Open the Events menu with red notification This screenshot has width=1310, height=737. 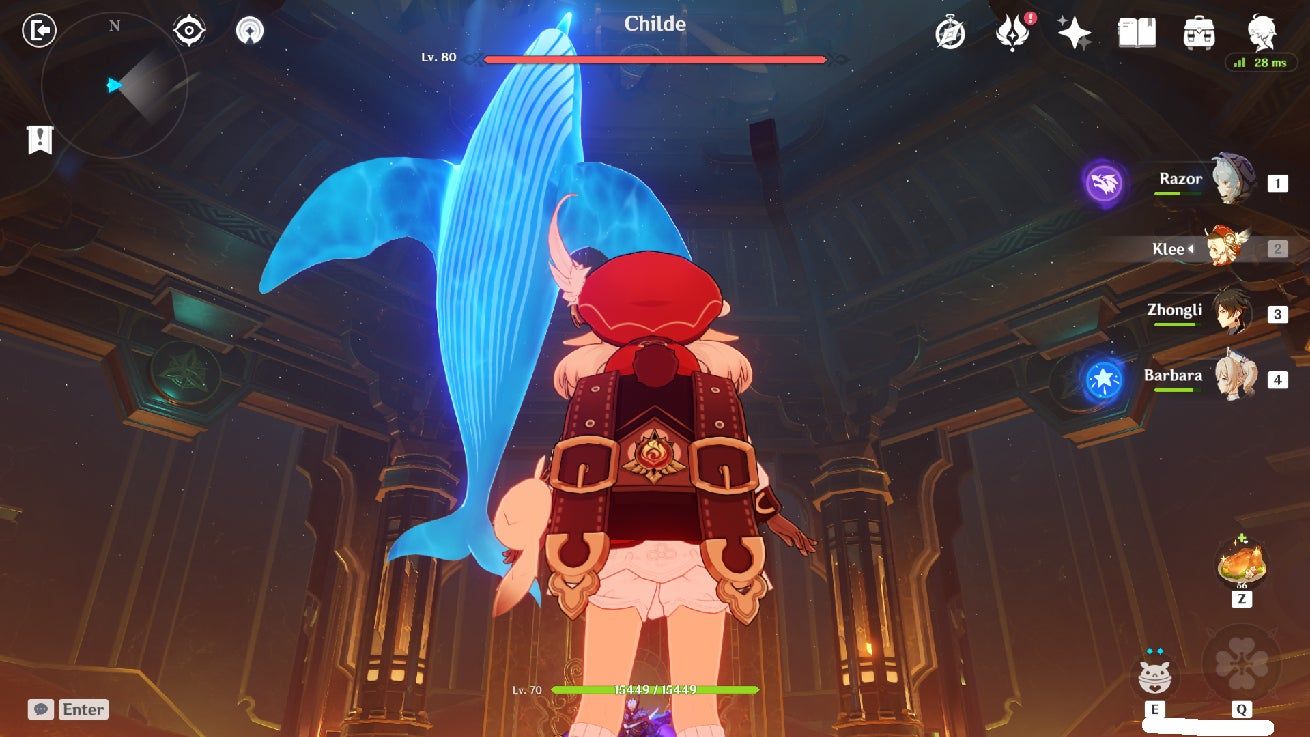[x=1014, y=32]
